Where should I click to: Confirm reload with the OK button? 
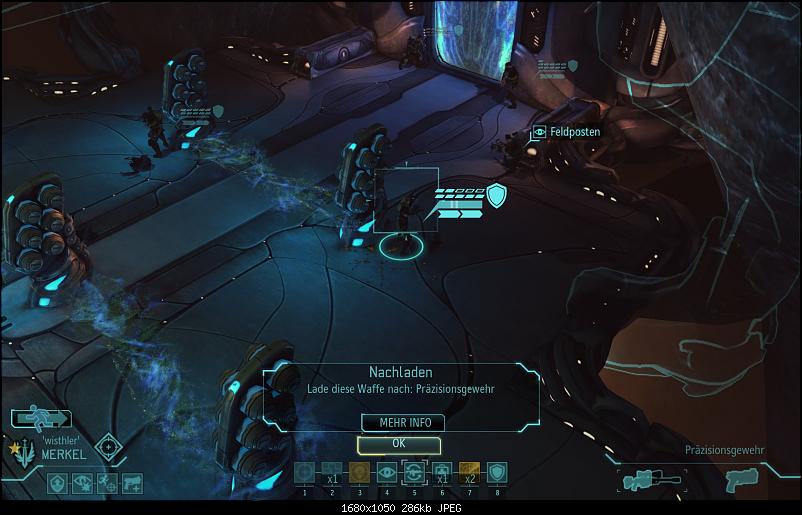point(399,443)
